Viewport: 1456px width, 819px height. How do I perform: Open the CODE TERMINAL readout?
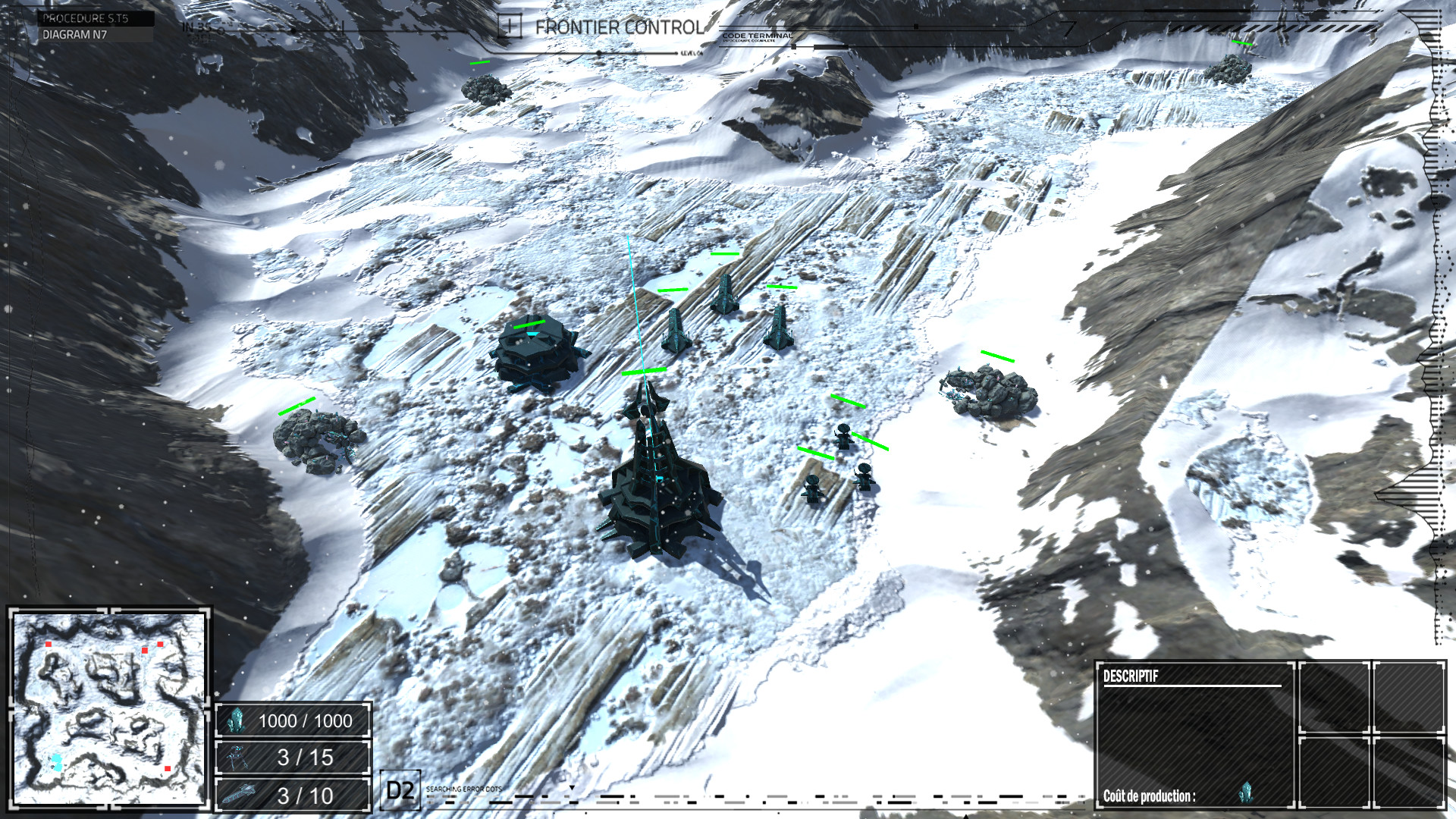(758, 35)
